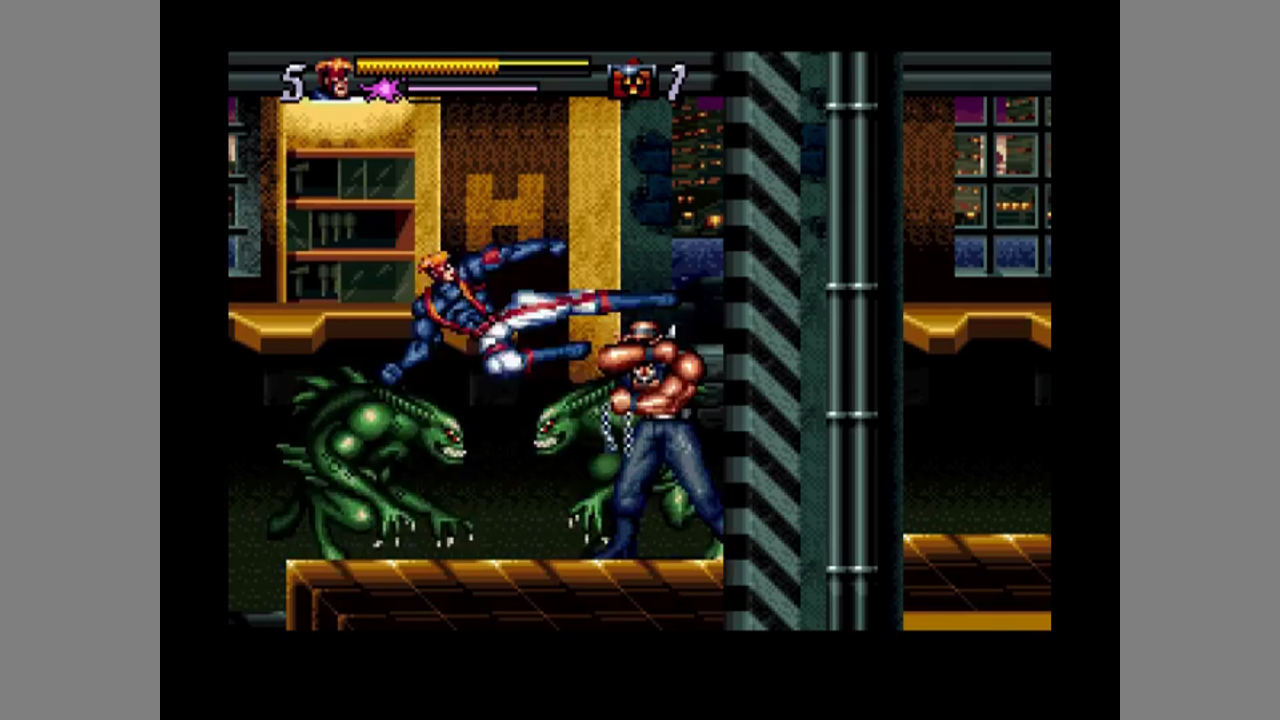Select the pink energy burst icon
This screenshot has width=1280, height=720.
[x=381, y=91]
